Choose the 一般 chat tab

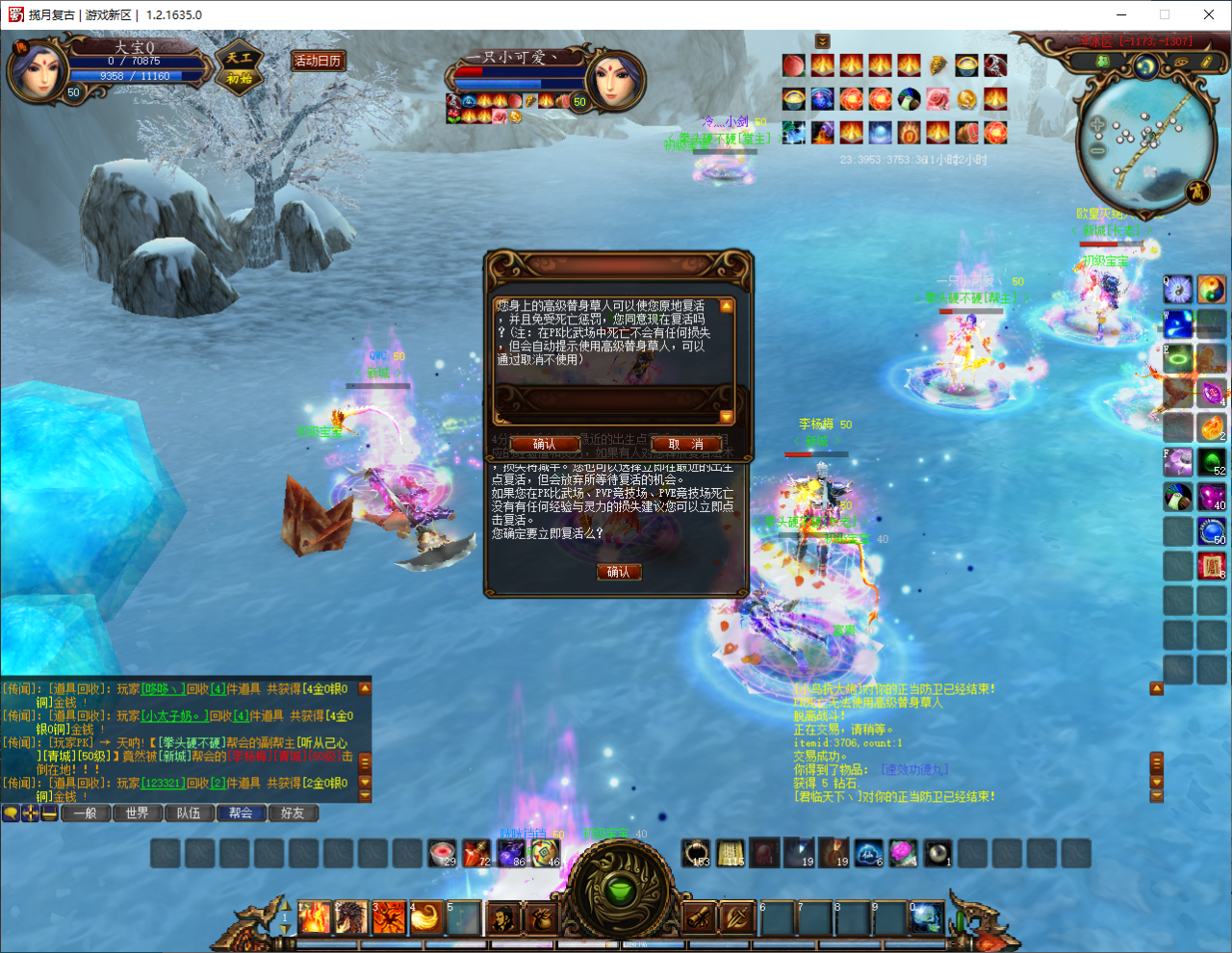pos(85,813)
